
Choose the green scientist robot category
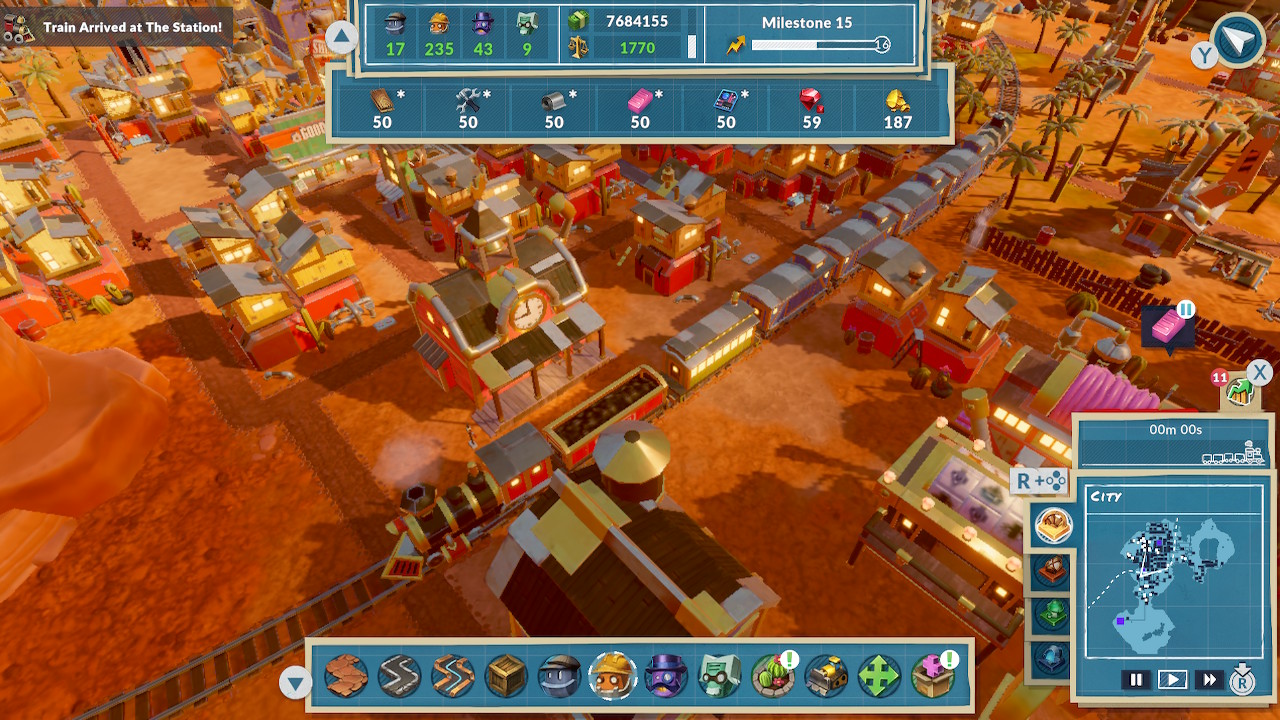coord(719,677)
